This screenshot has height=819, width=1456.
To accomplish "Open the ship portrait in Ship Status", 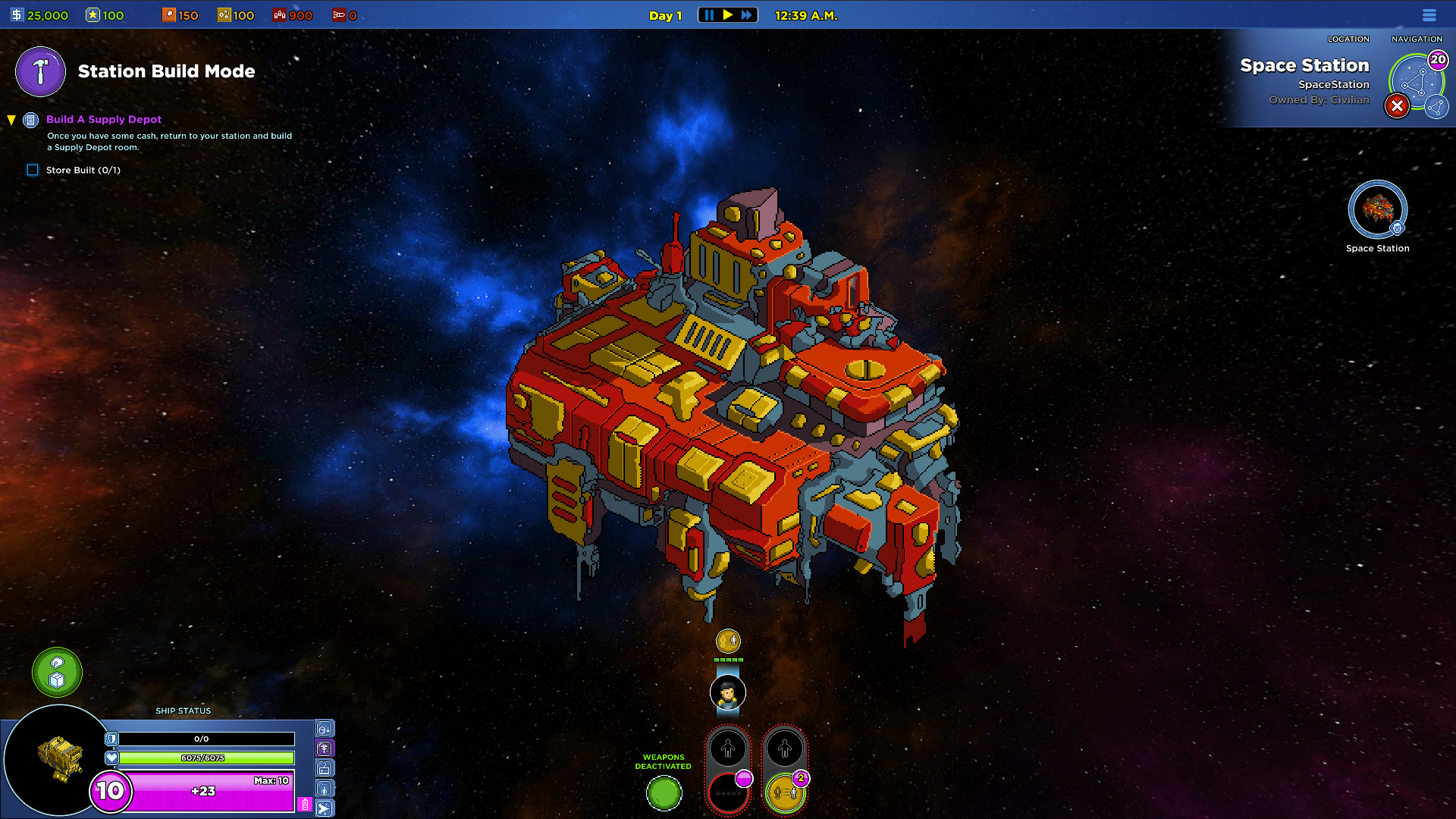I will coord(59,760).
